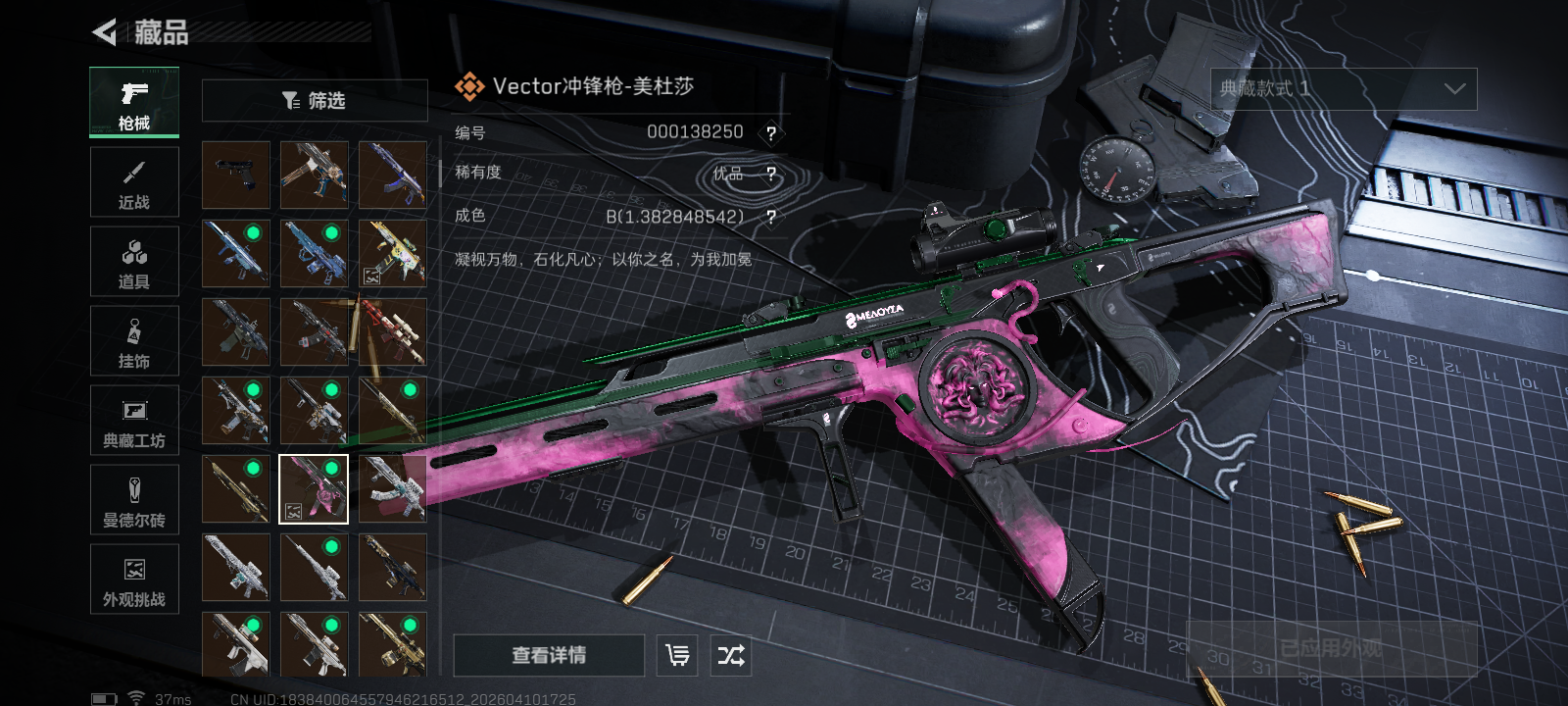Show help for 成色 wear value
1568x706 pixels.
(x=771, y=217)
